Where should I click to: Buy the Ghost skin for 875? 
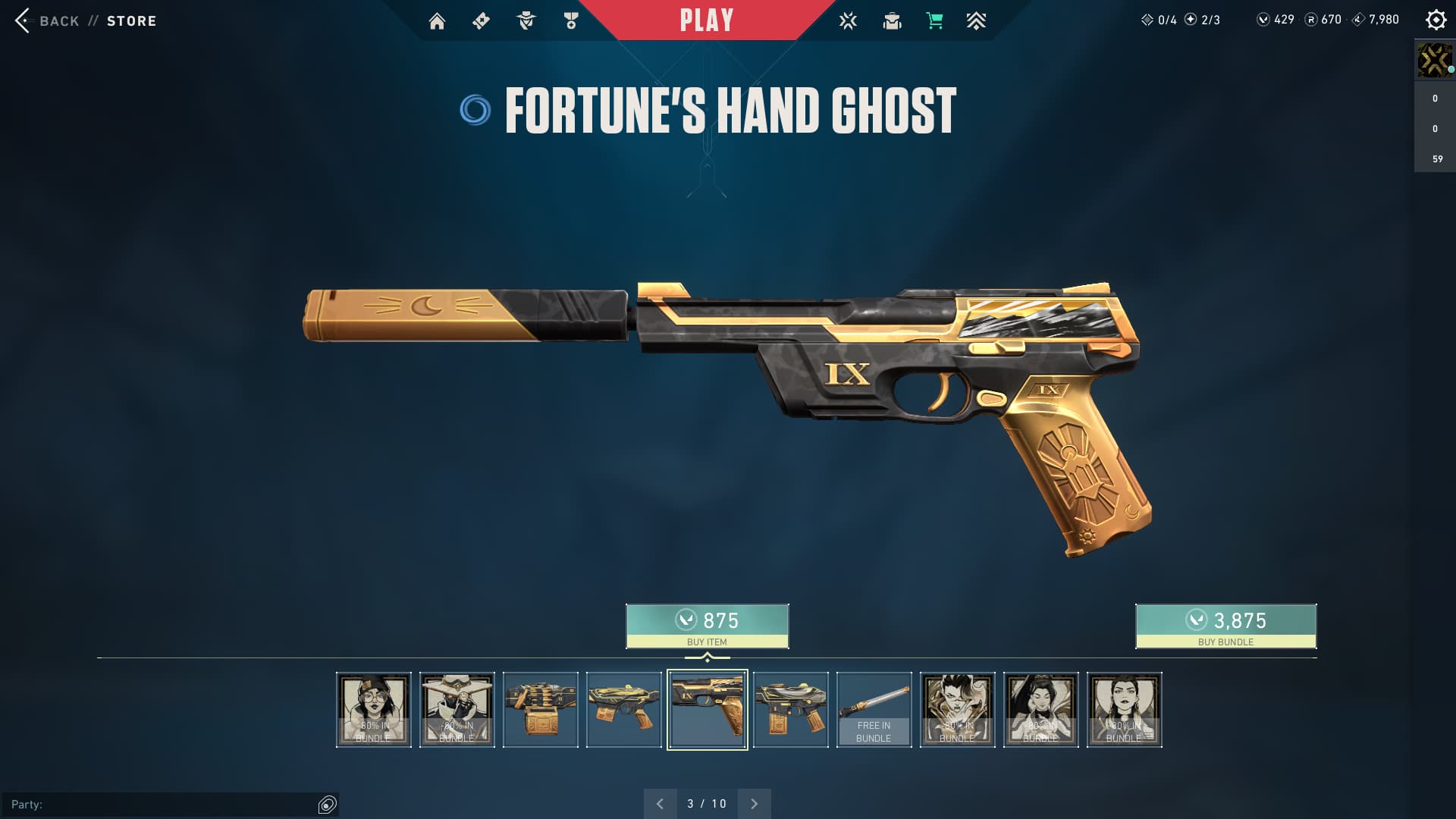click(707, 626)
